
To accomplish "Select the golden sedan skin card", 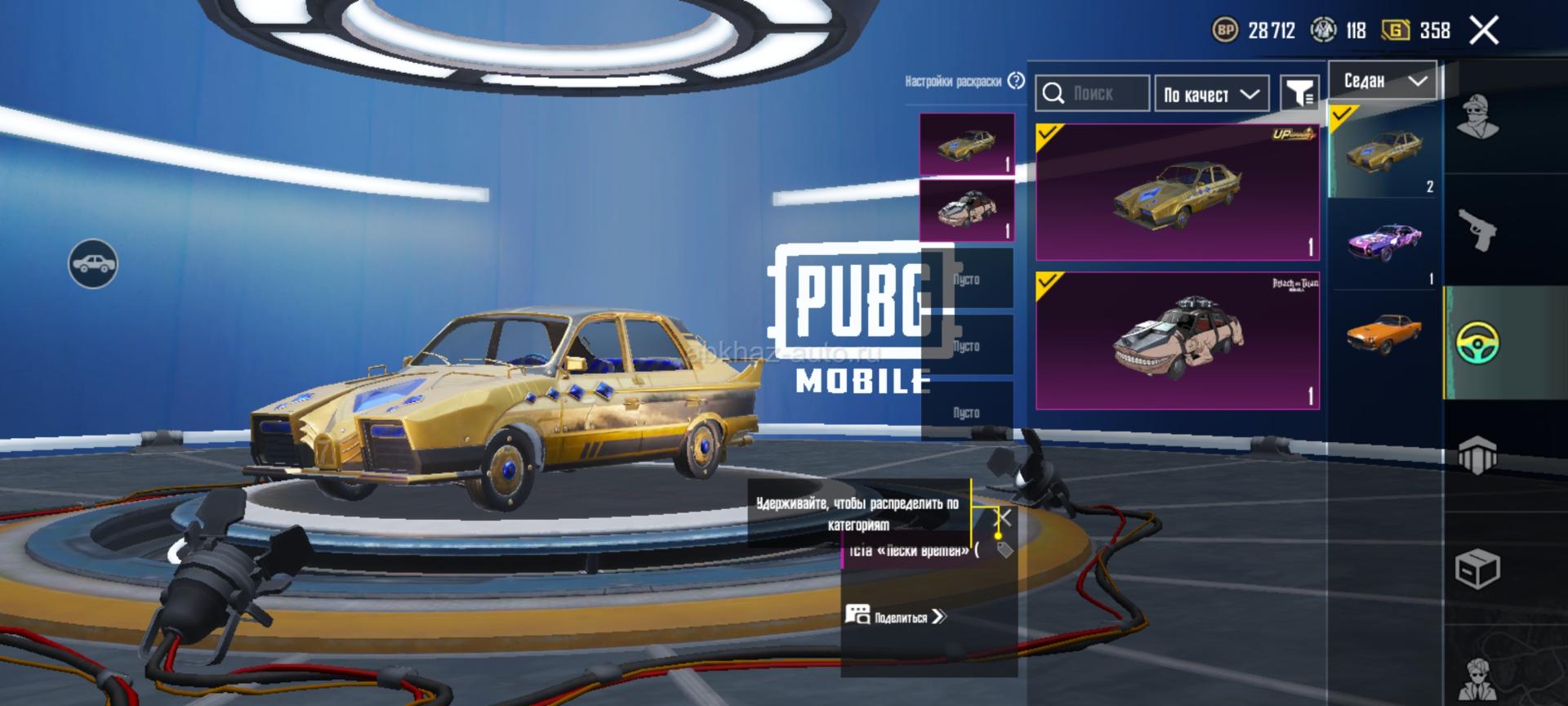I will point(1177,193).
